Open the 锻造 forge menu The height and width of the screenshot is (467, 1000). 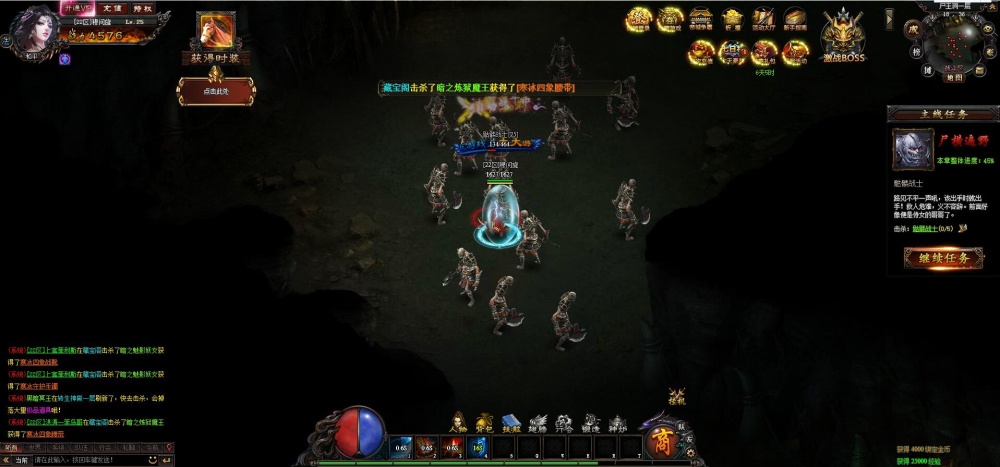point(591,423)
